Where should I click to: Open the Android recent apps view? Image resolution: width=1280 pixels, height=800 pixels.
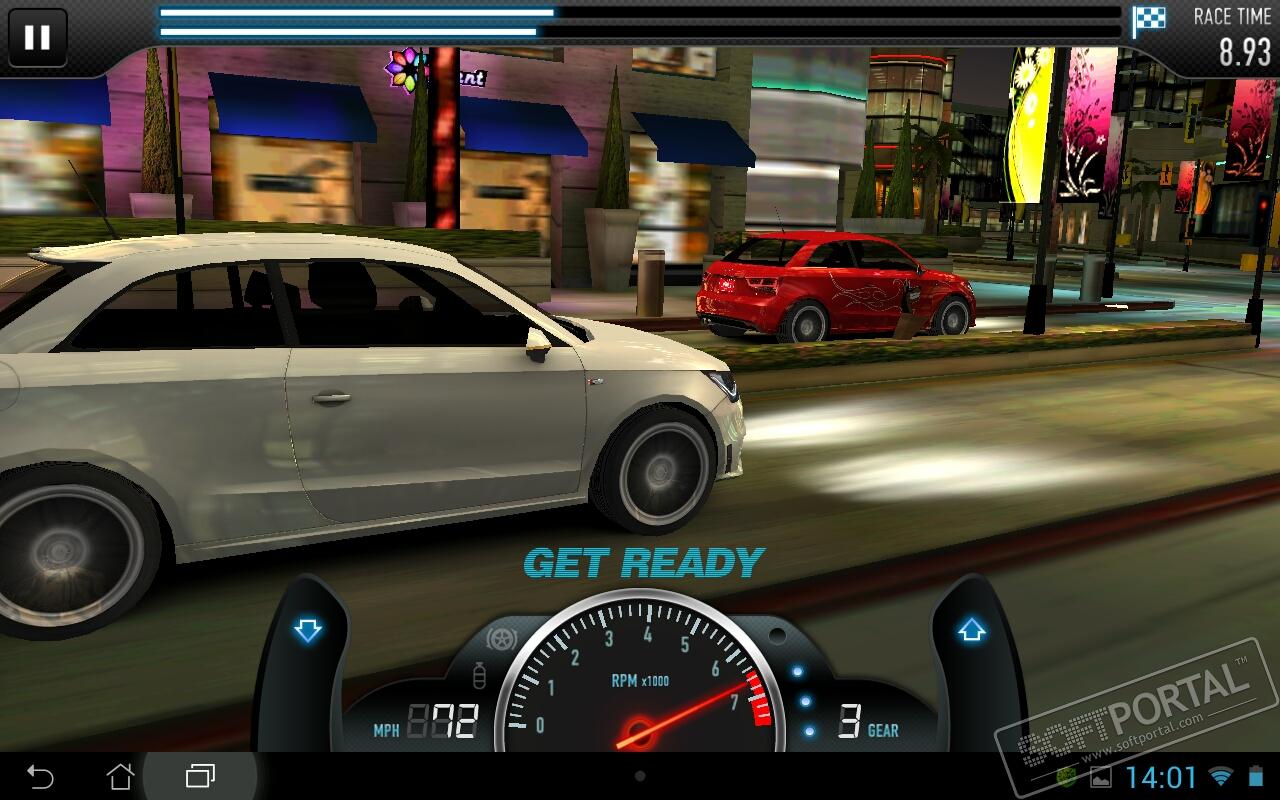click(x=200, y=776)
